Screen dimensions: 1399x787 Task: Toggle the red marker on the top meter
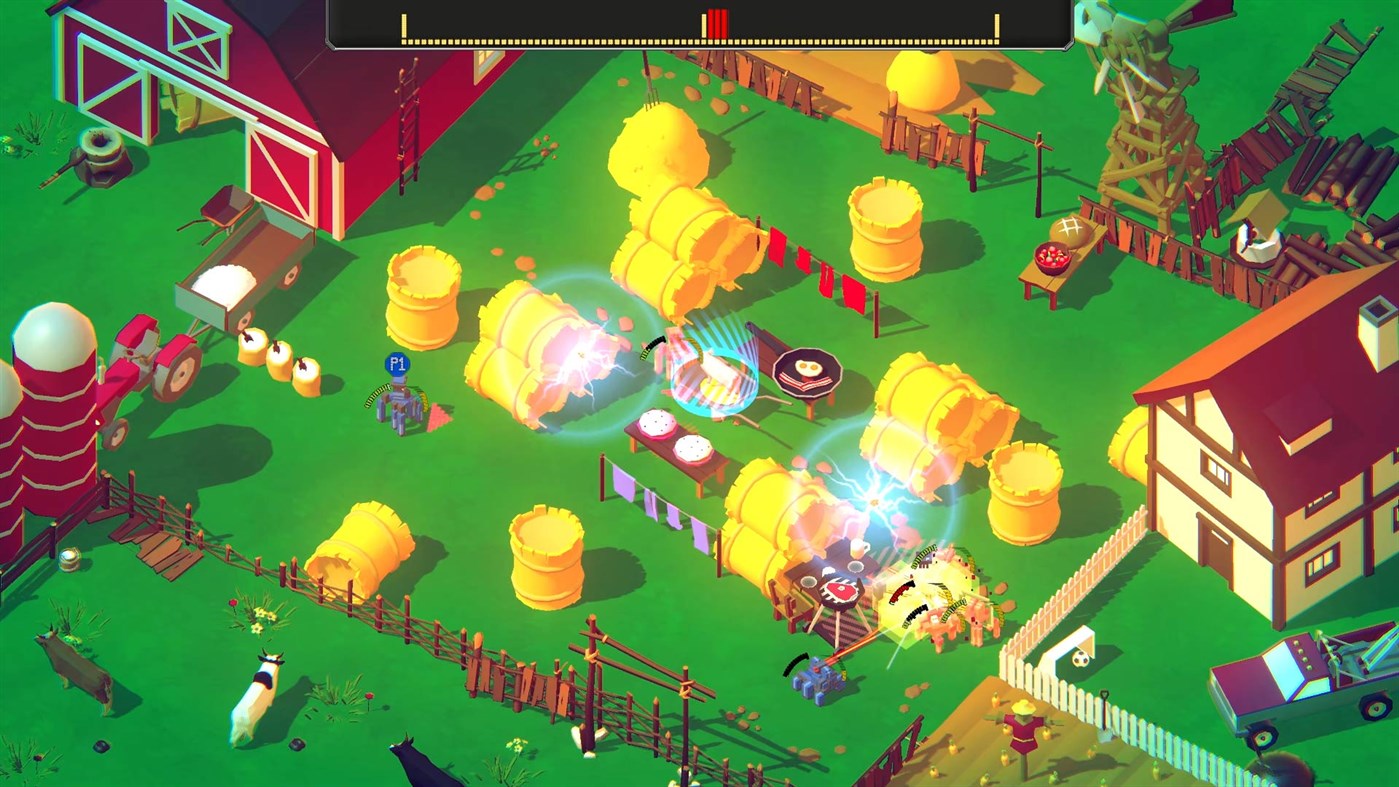tap(717, 22)
